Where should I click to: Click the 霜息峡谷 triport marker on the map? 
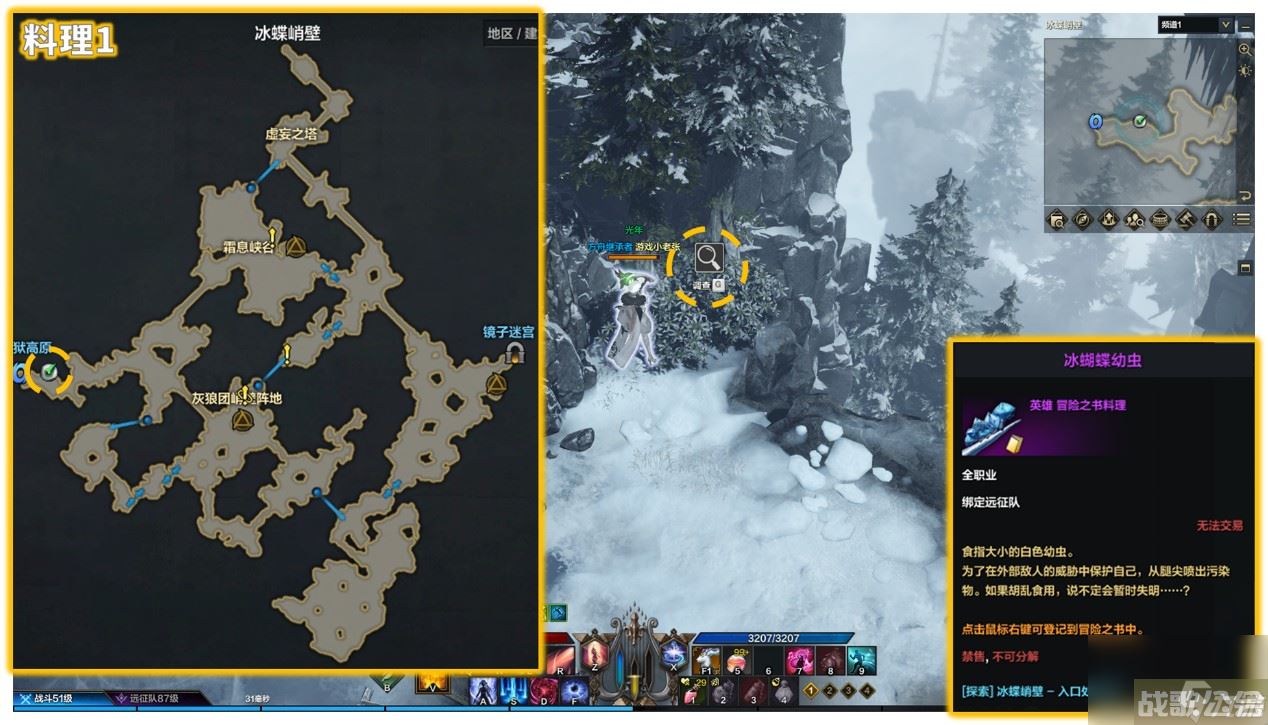pyautogui.click(x=296, y=247)
